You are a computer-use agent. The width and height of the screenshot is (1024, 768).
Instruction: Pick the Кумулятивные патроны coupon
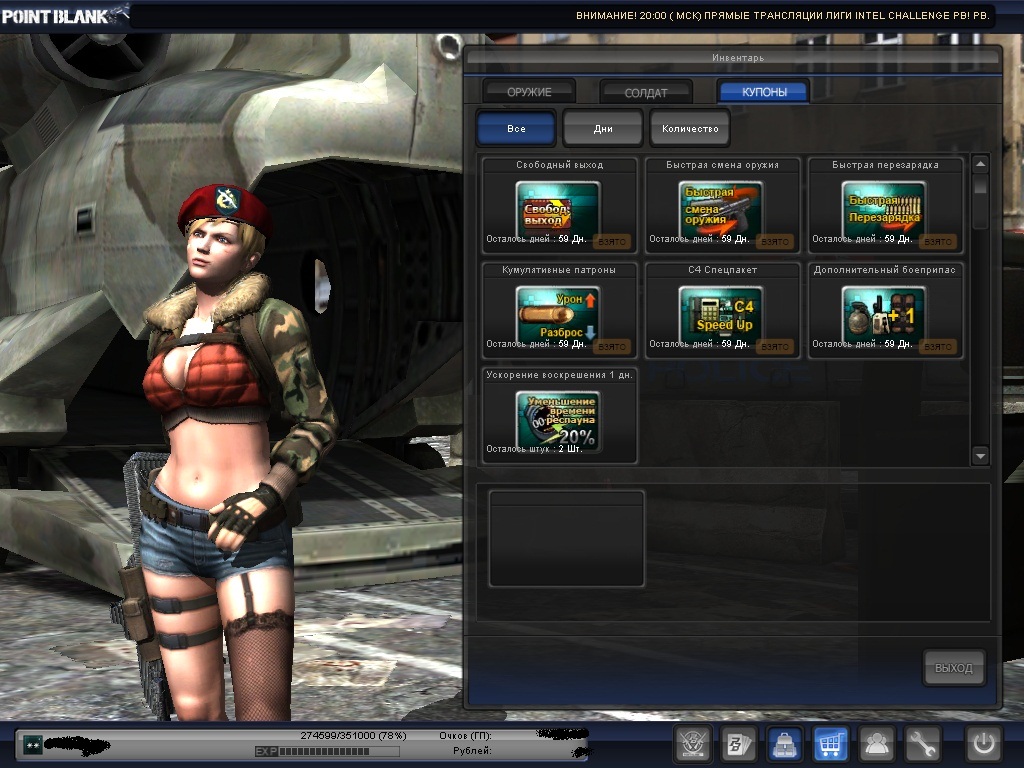(x=559, y=314)
